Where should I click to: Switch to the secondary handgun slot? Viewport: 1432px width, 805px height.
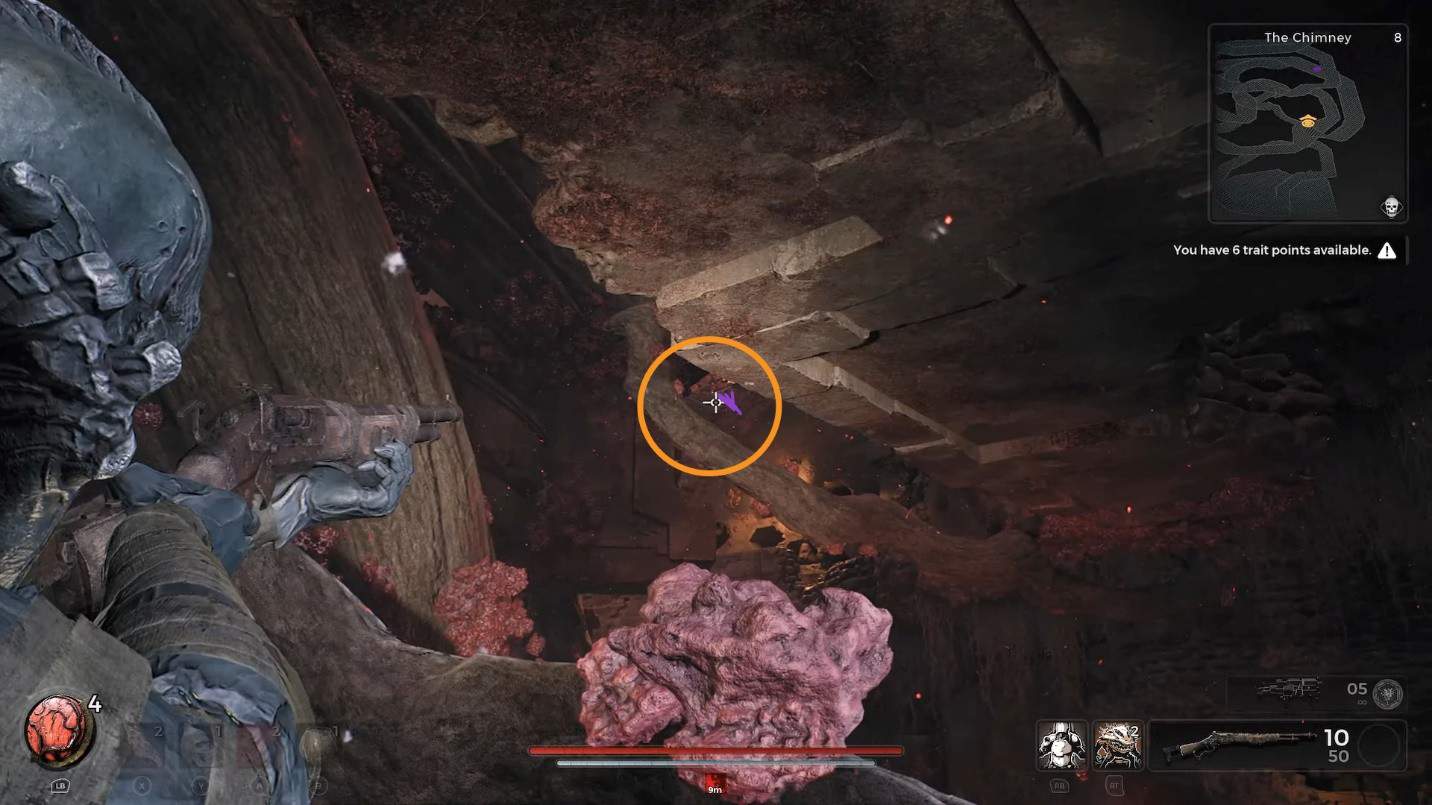coord(1289,690)
